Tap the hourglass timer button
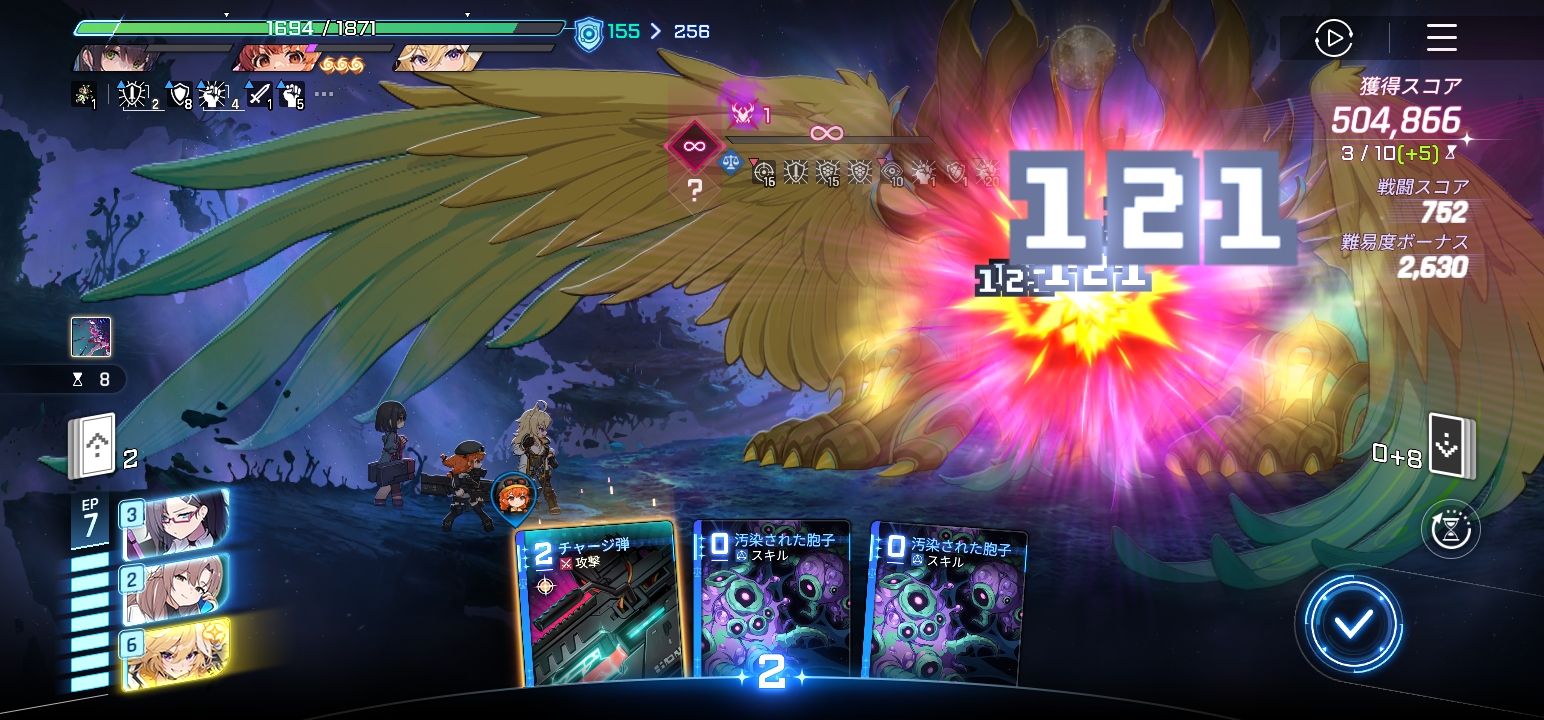The height and width of the screenshot is (720, 1544). [x=1450, y=530]
